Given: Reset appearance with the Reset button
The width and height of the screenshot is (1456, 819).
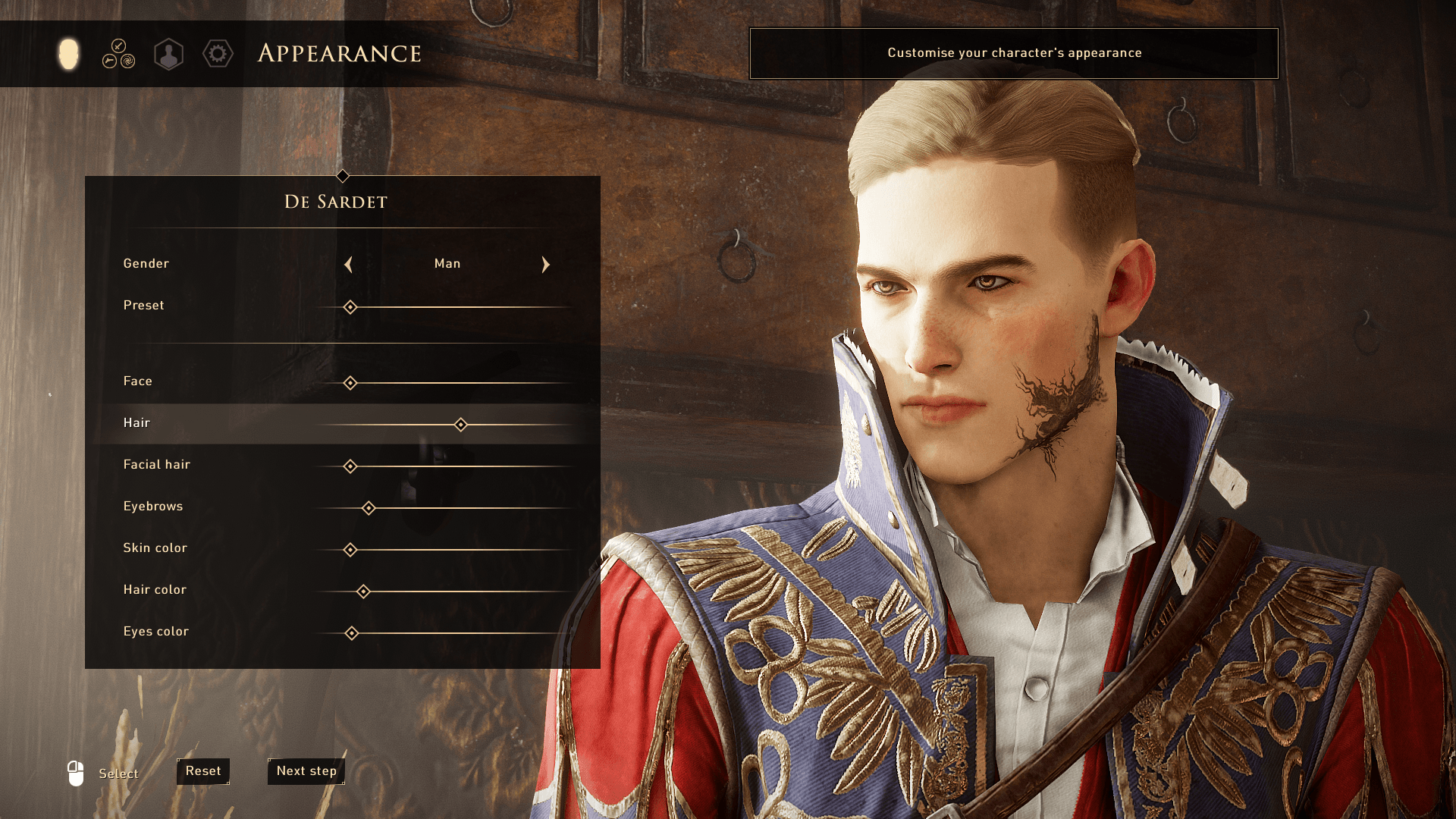Looking at the screenshot, I should (203, 771).
